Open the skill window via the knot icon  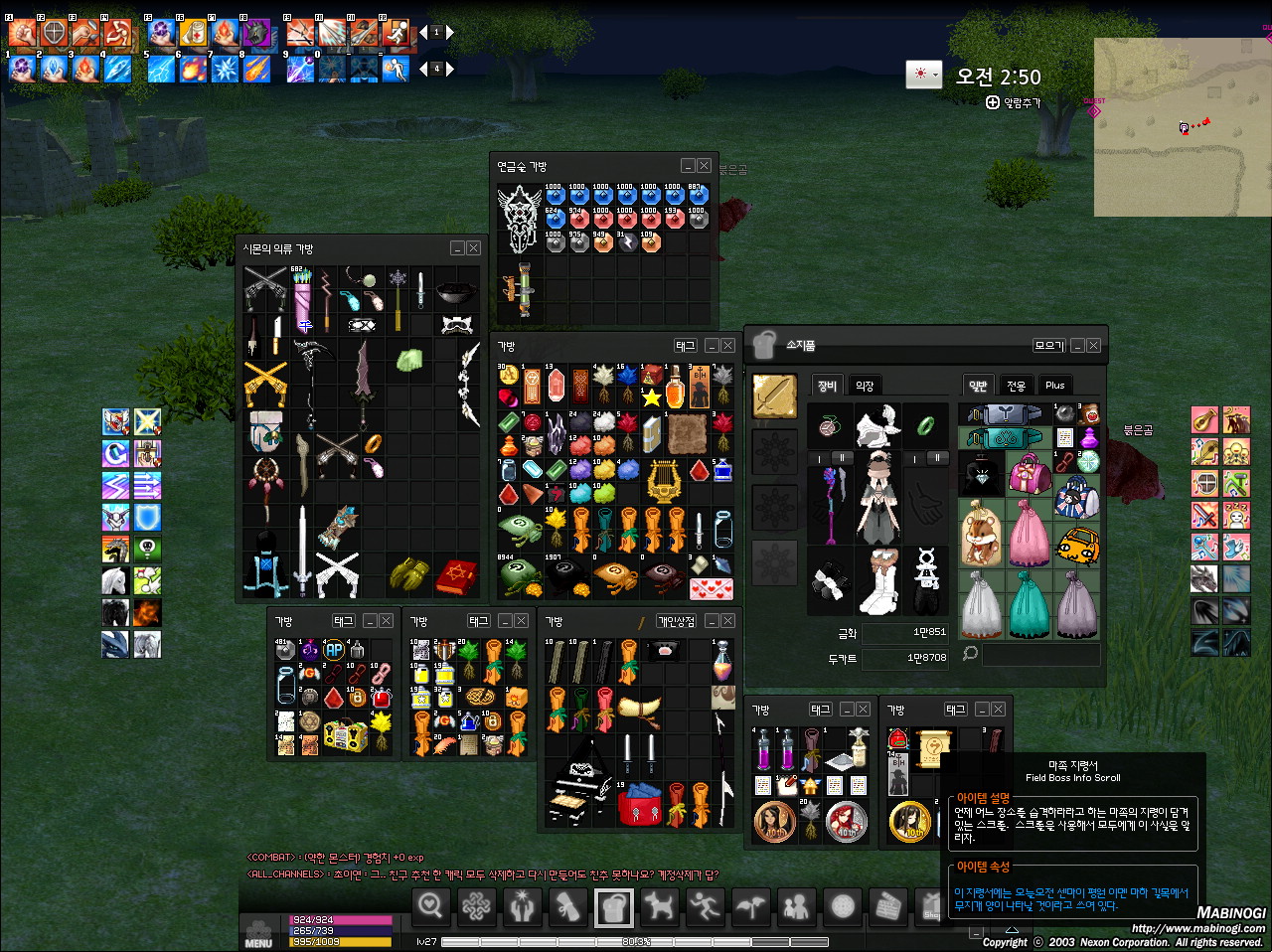[477, 907]
